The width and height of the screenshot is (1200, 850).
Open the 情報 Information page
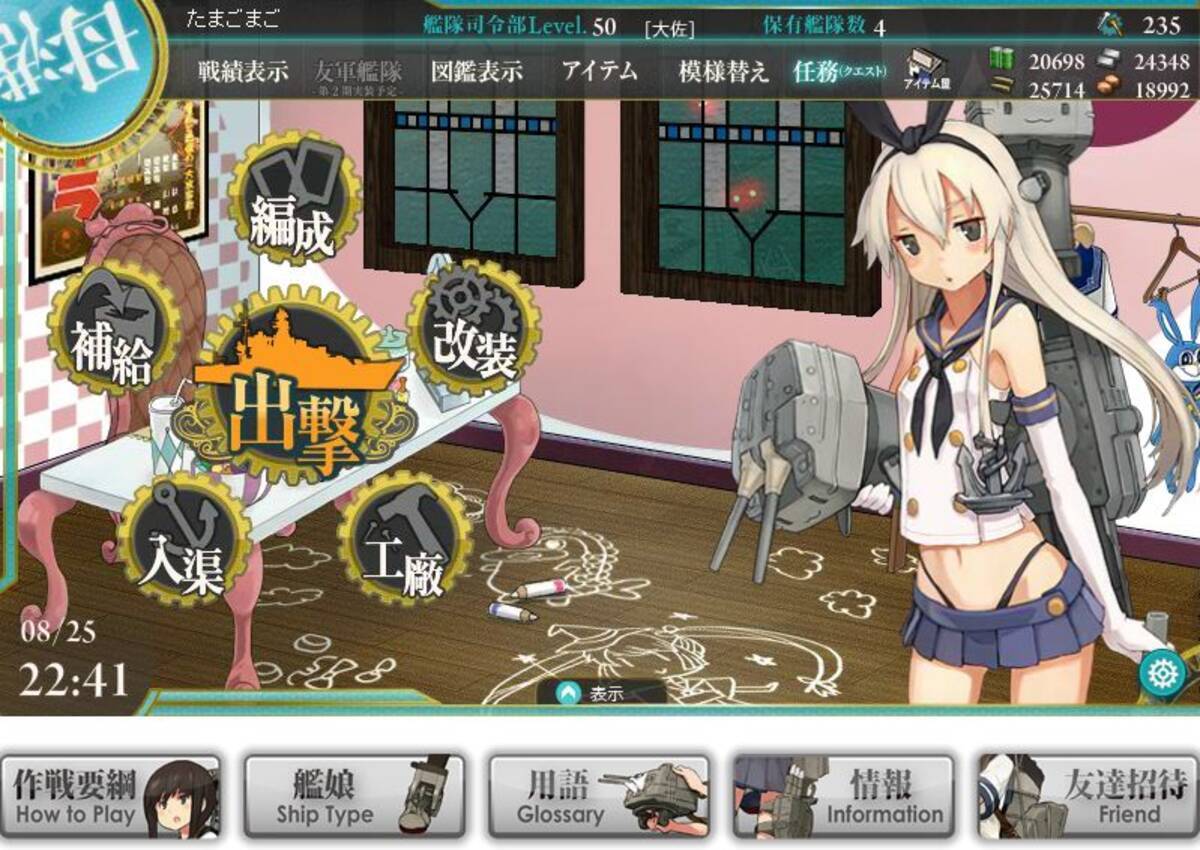coord(843,797)
